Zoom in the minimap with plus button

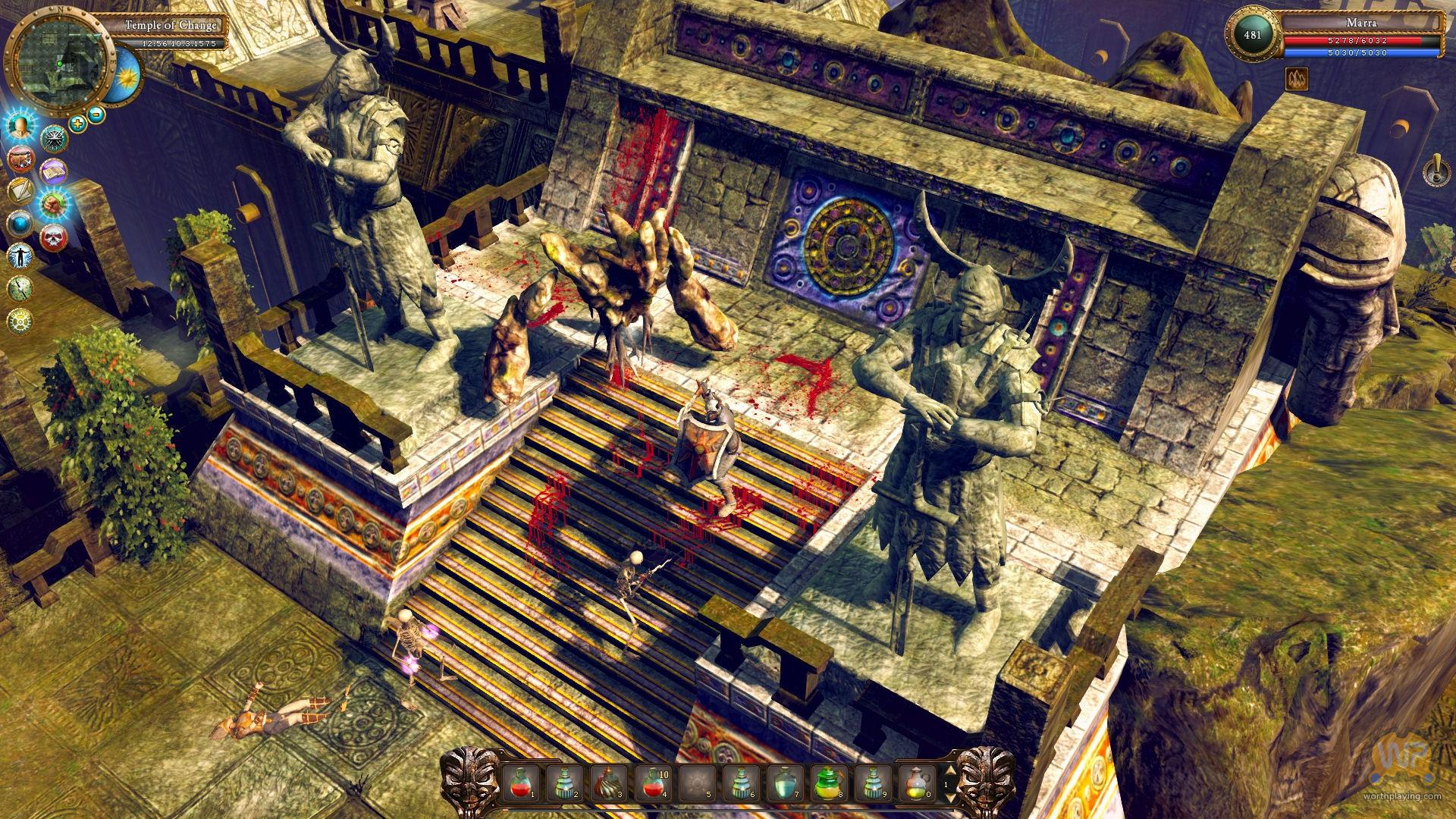click(77, 122)
